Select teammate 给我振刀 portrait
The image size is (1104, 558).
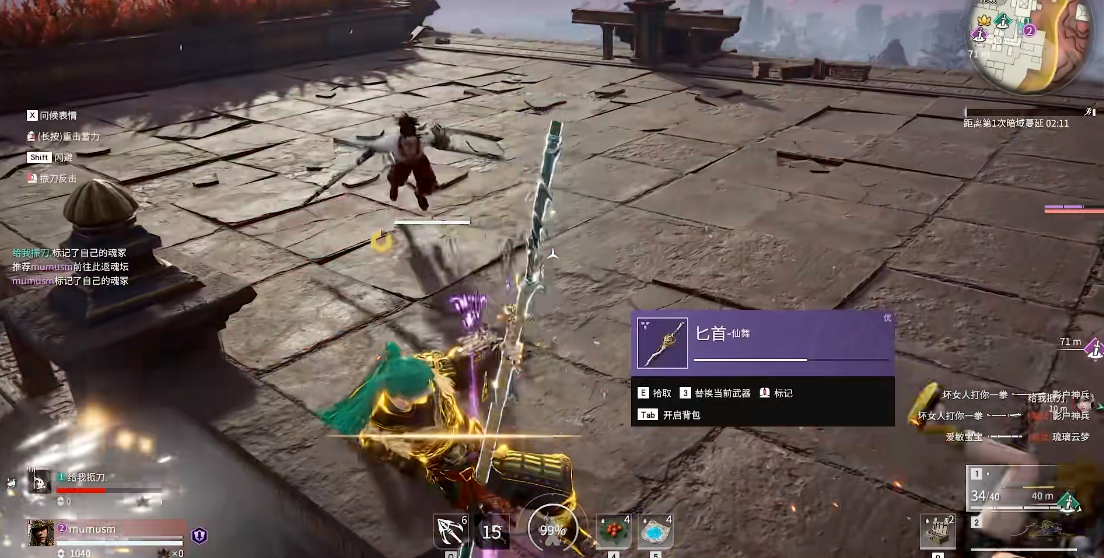[41, 484]
